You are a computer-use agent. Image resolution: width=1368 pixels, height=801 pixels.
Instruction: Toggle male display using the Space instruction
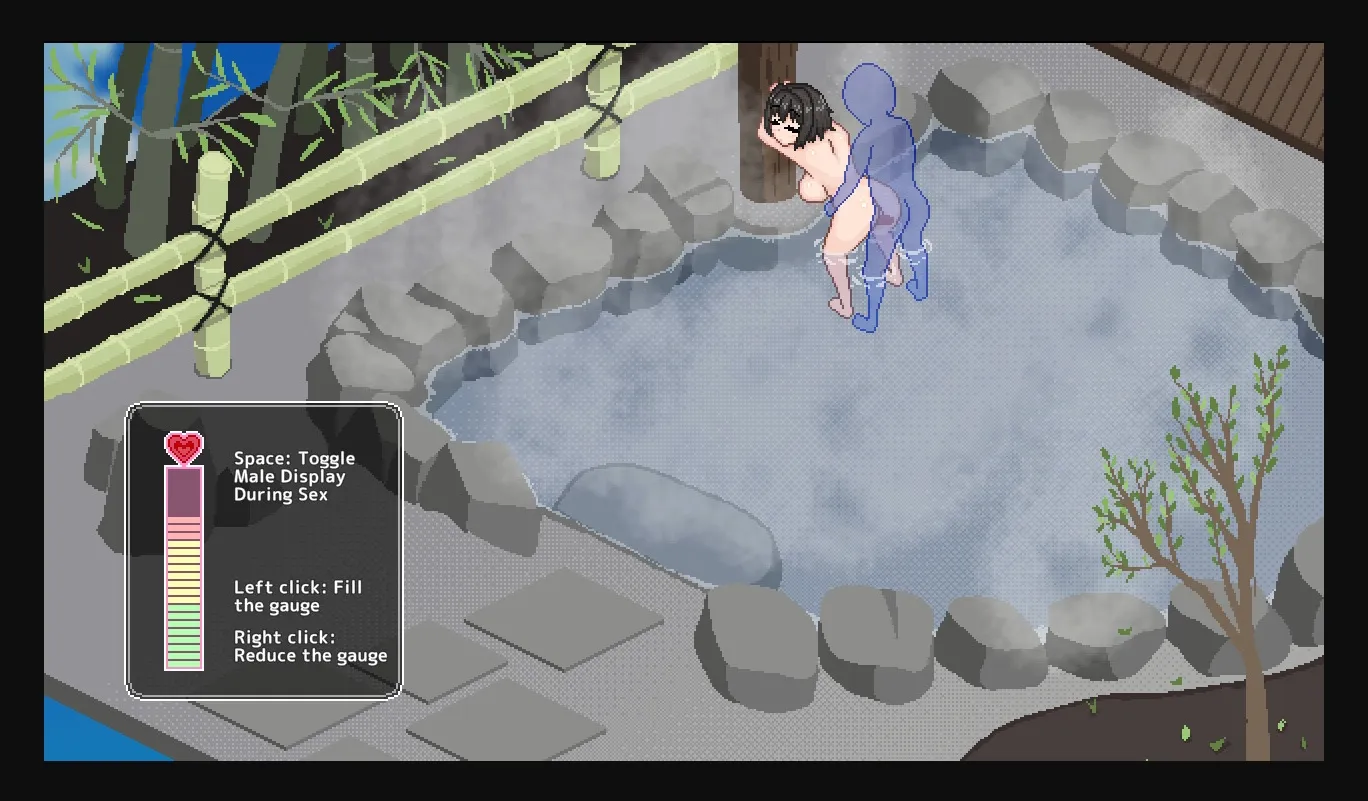[x=293, y=476]
